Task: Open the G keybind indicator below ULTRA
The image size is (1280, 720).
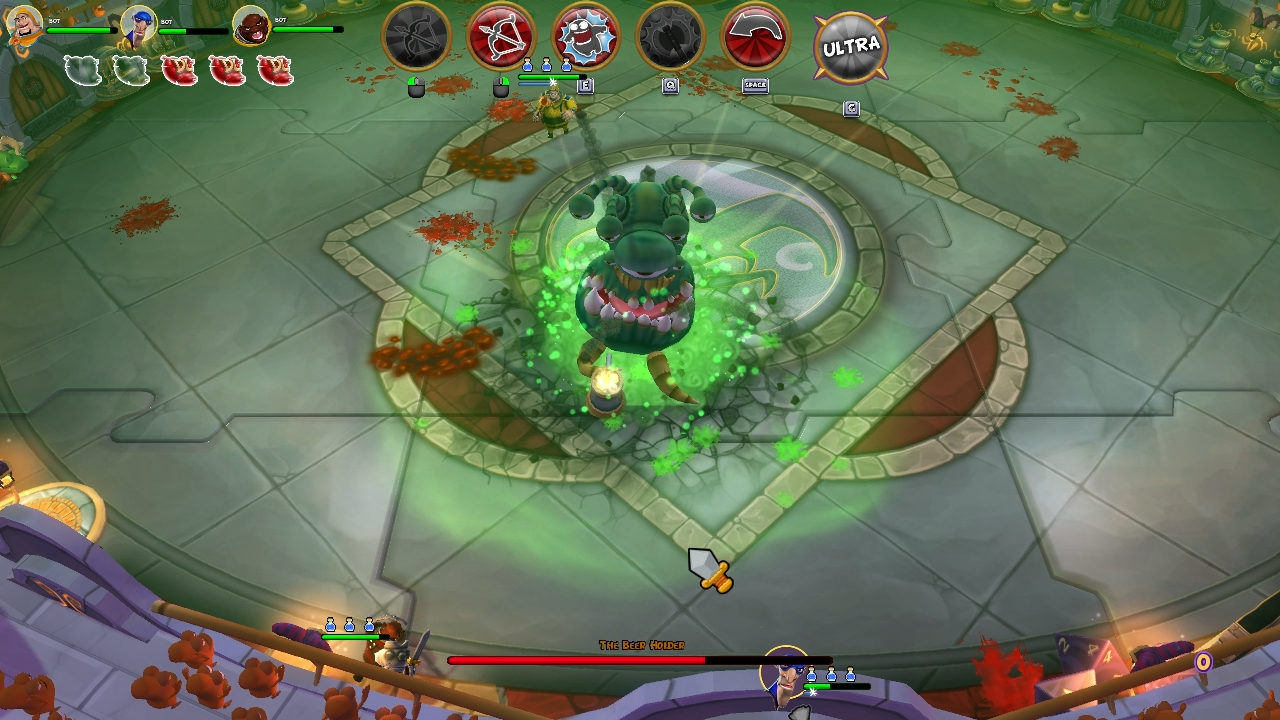Action: [851, 108]
